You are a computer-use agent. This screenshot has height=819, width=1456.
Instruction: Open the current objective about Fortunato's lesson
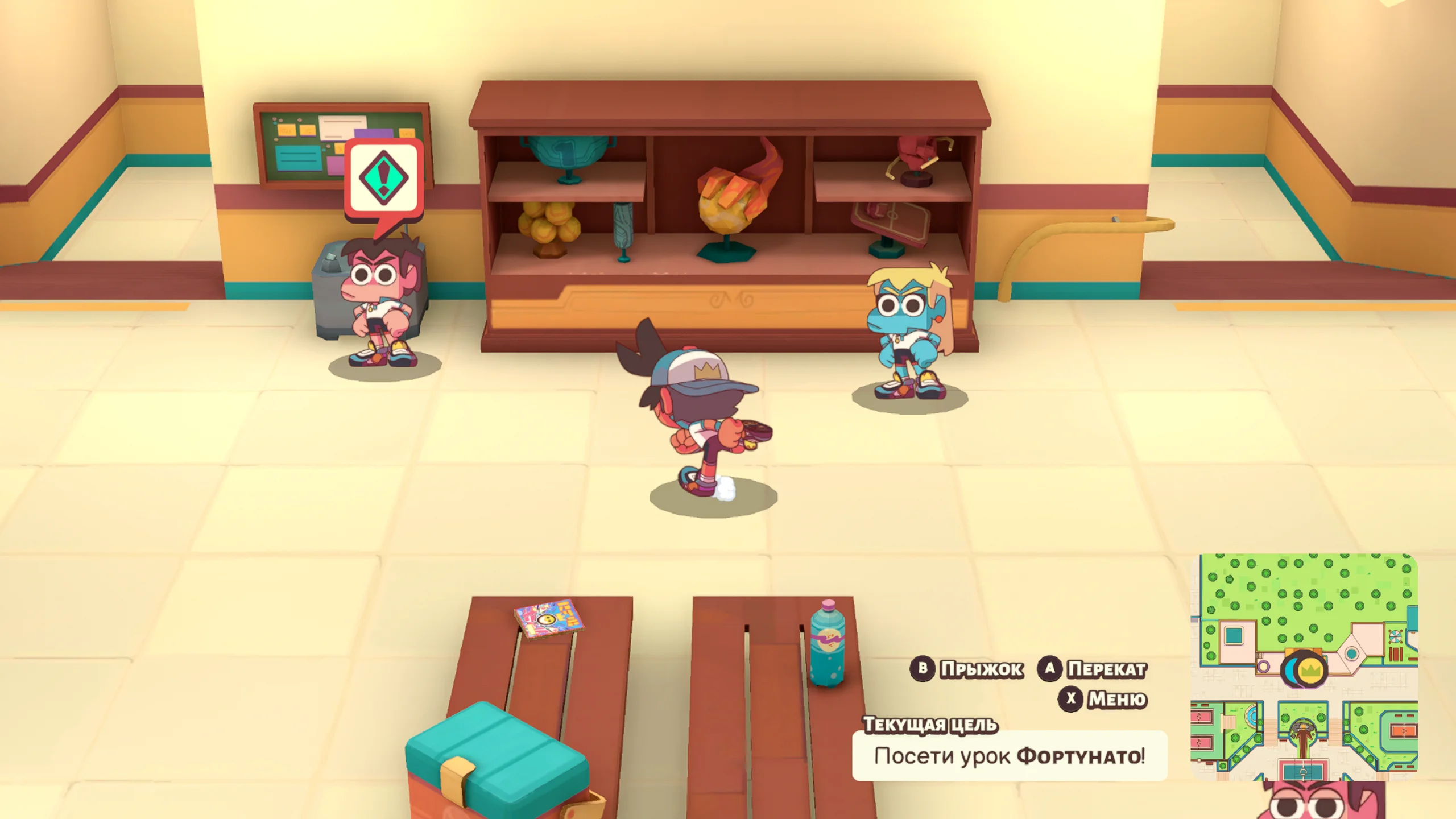click(x=1010, y=756)
